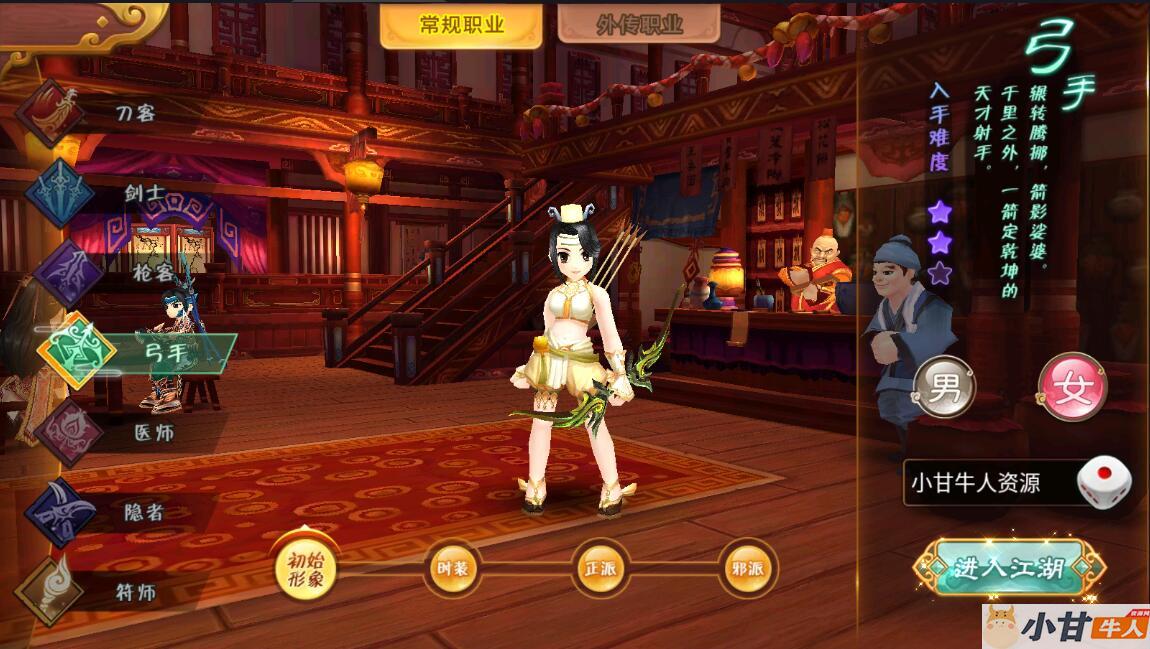Viewport: 1150px width, 649px height.
Task: Preview the 邪派 appearance
Action: point(747,570)
